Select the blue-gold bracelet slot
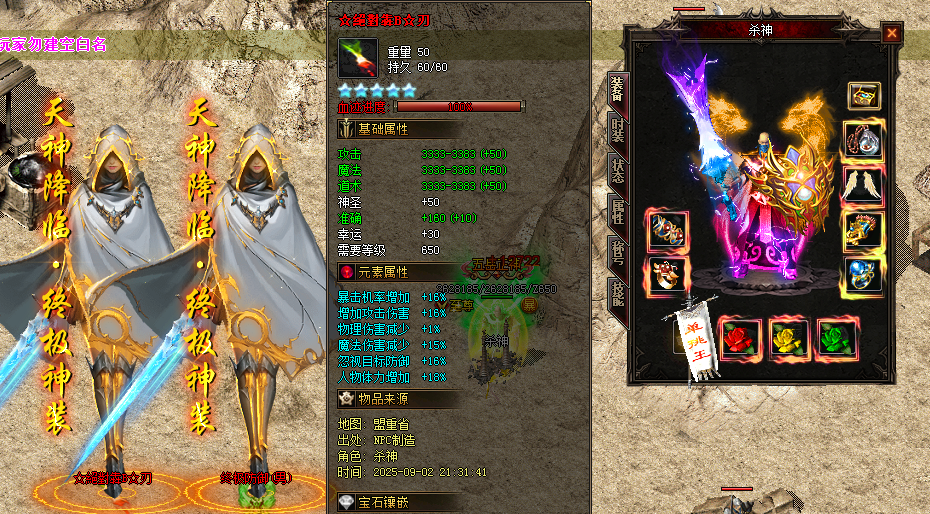Screen dimensions: 930x514 (x=664, y=229)
